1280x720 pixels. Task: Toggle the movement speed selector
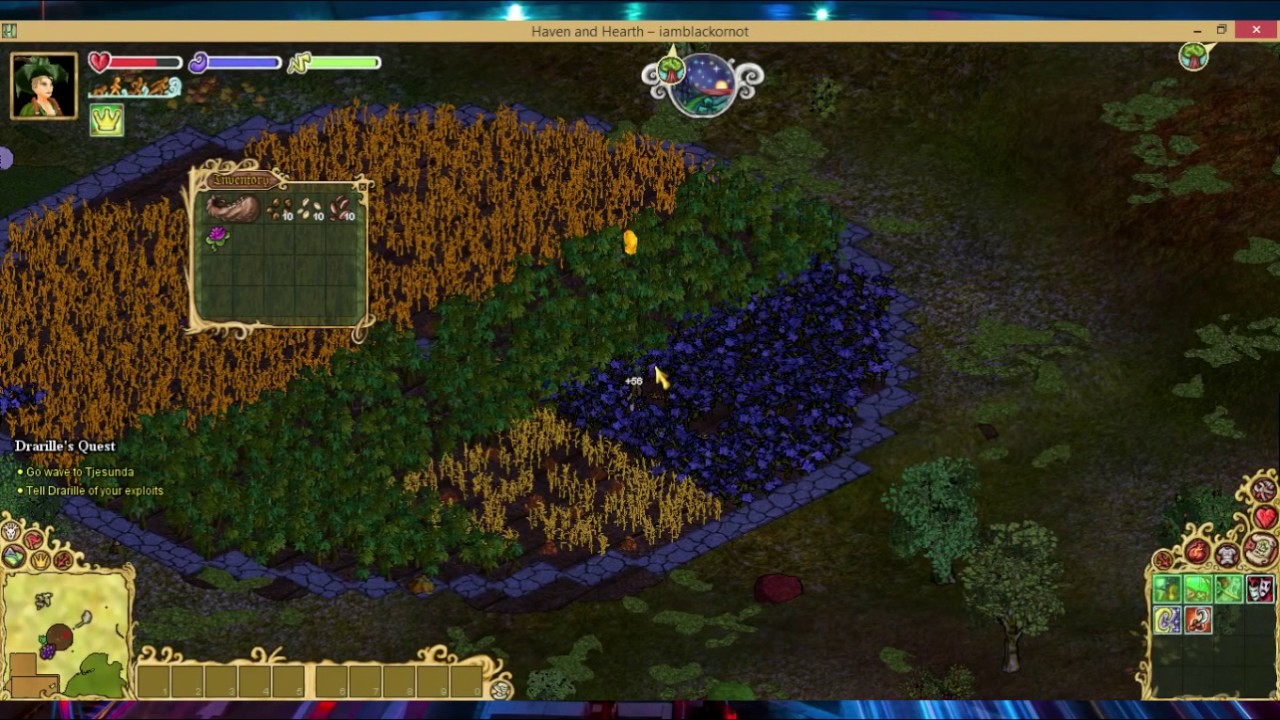(x=134, y=88)
